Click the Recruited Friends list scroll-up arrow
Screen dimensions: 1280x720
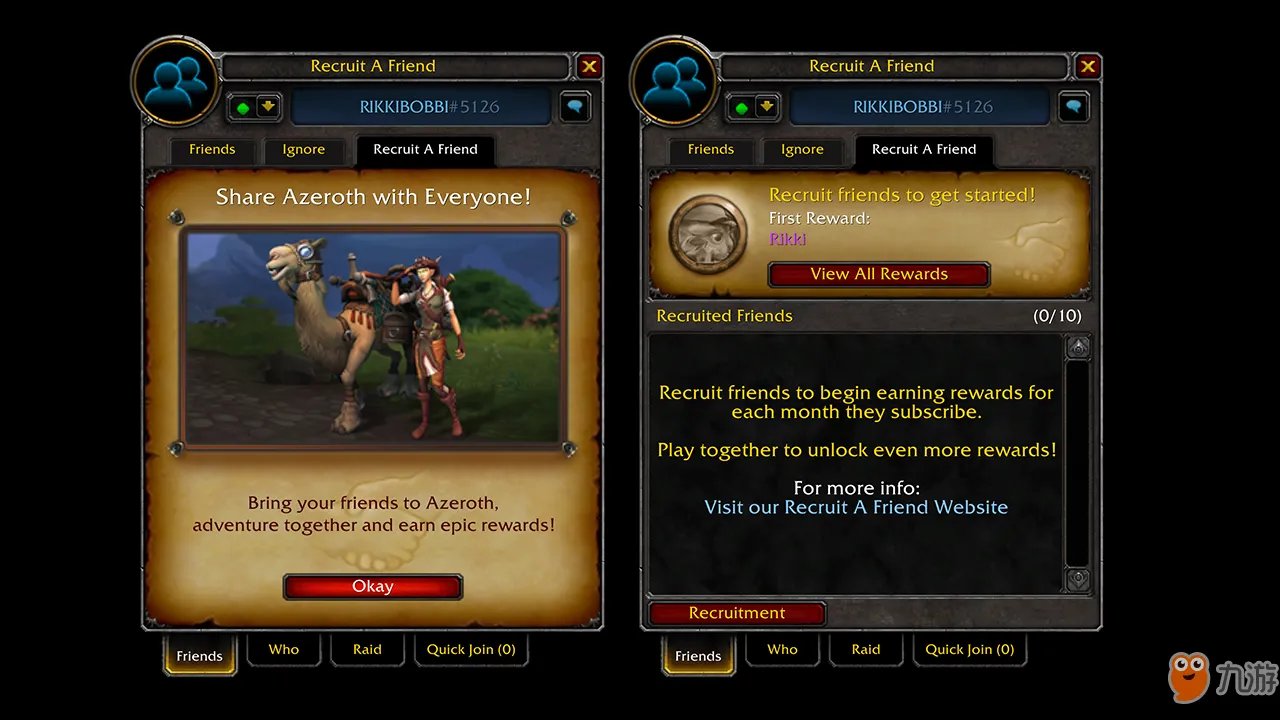coord(1078,348)
